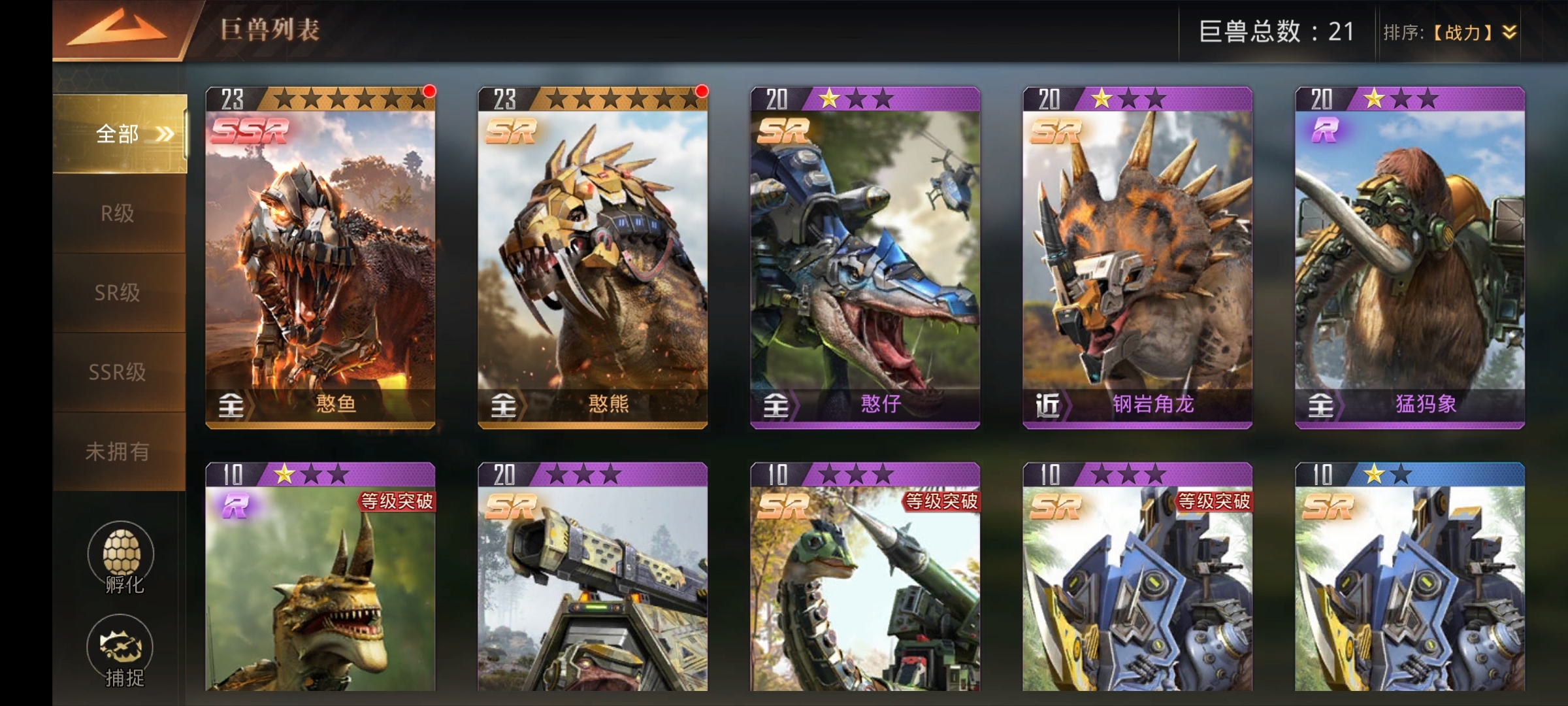Go back using the orange arrow button

(118, 31)
